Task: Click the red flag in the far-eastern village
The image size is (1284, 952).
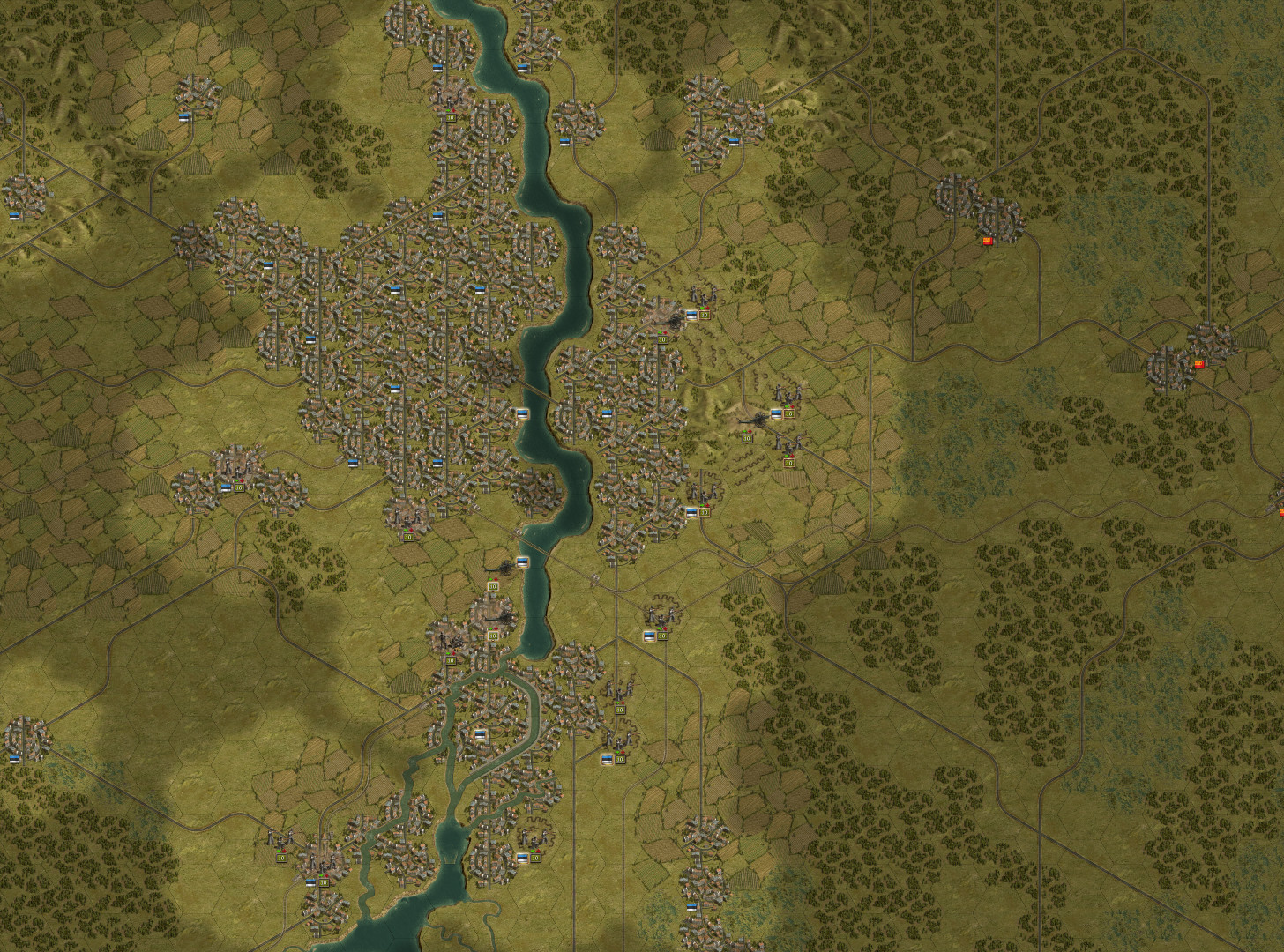Action: [x=1201, y=364]
